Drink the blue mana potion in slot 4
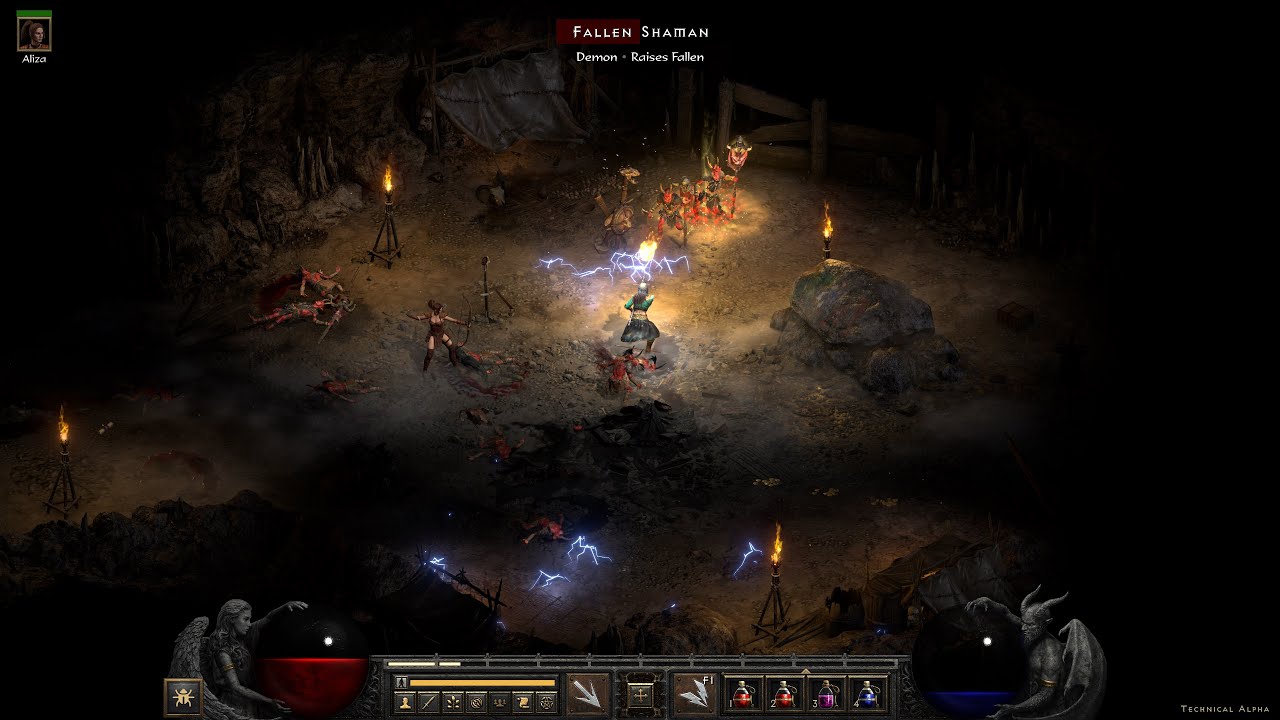 (867, 695)
